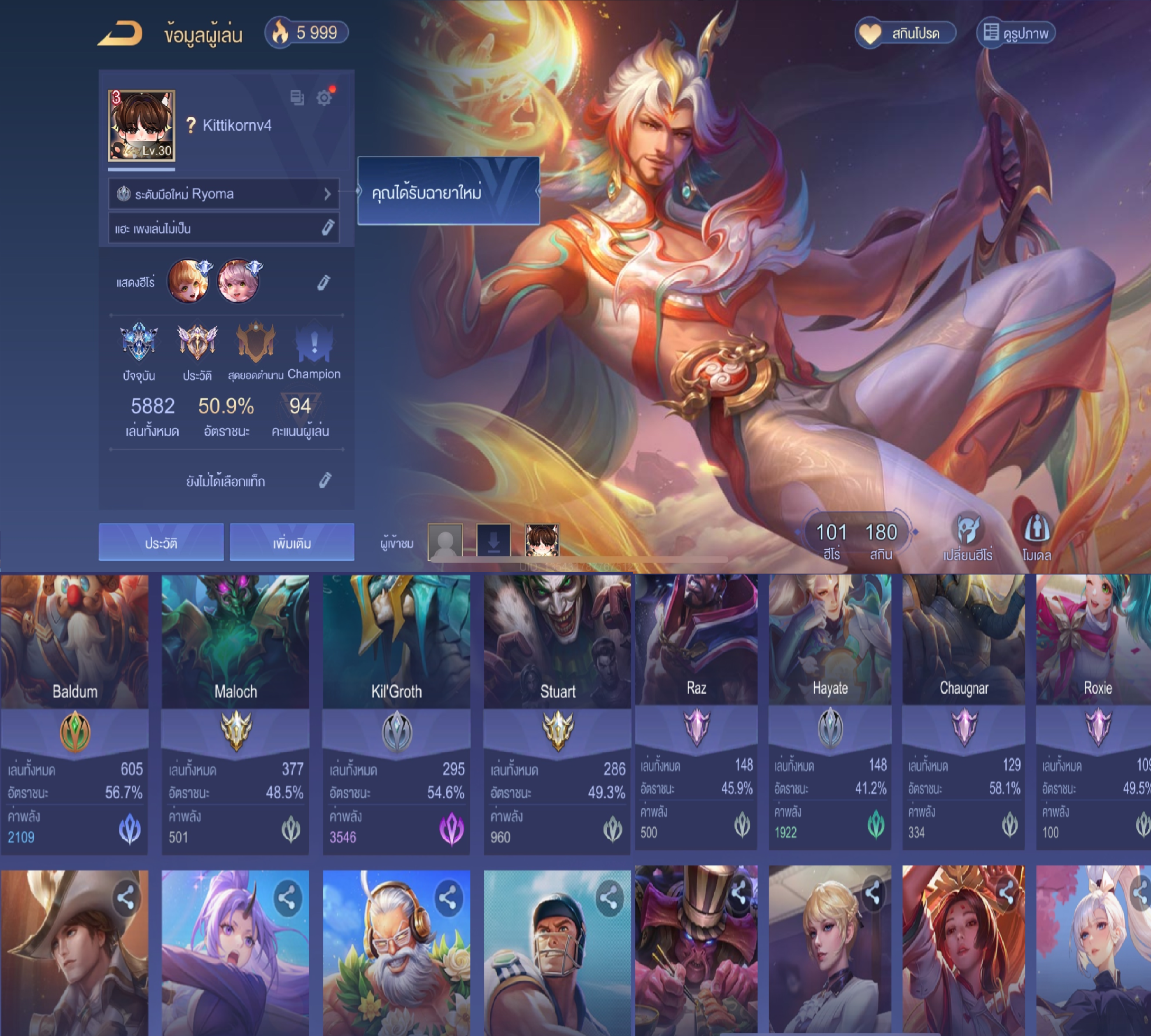Edit the player signature text
Screen dimensions: 1151x1036
327,228
